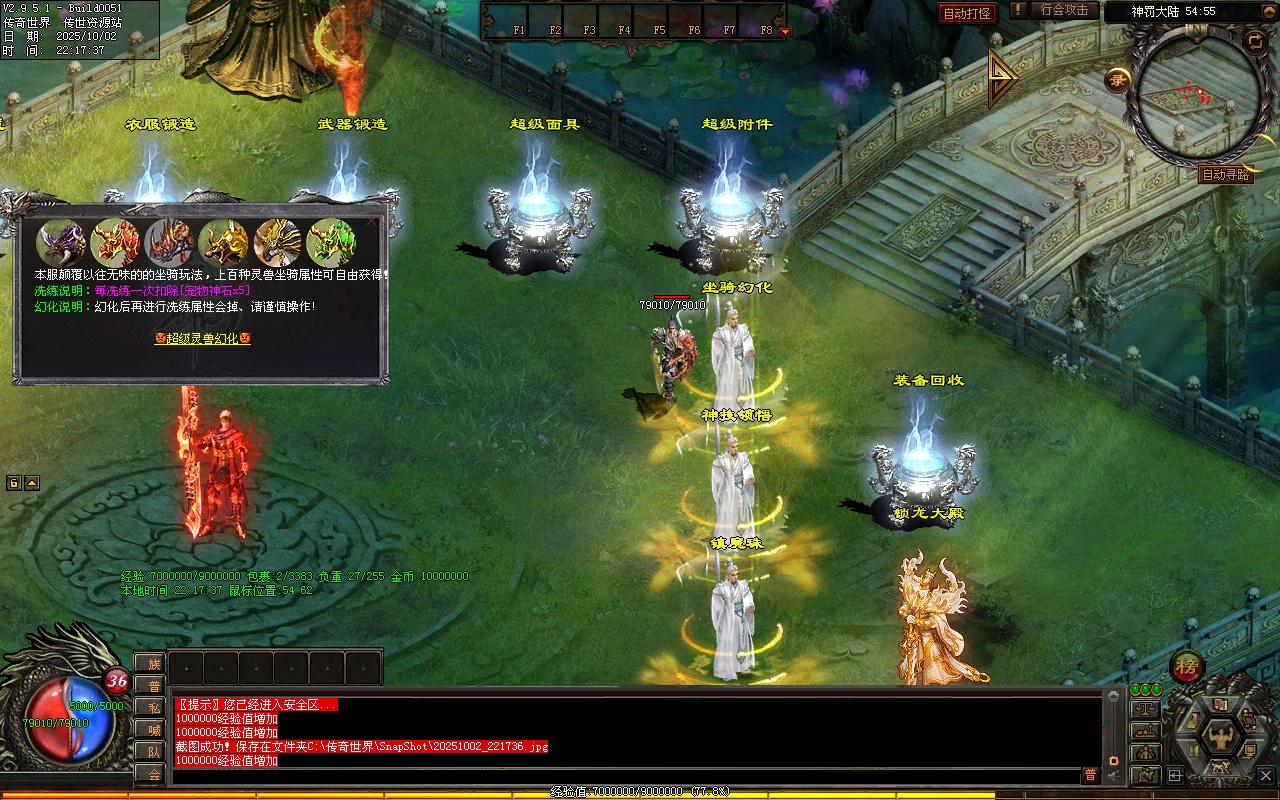Switch to the 族 chat channel
The width and height of the screenshot is (1280, 800).
[x=153, y=664]
